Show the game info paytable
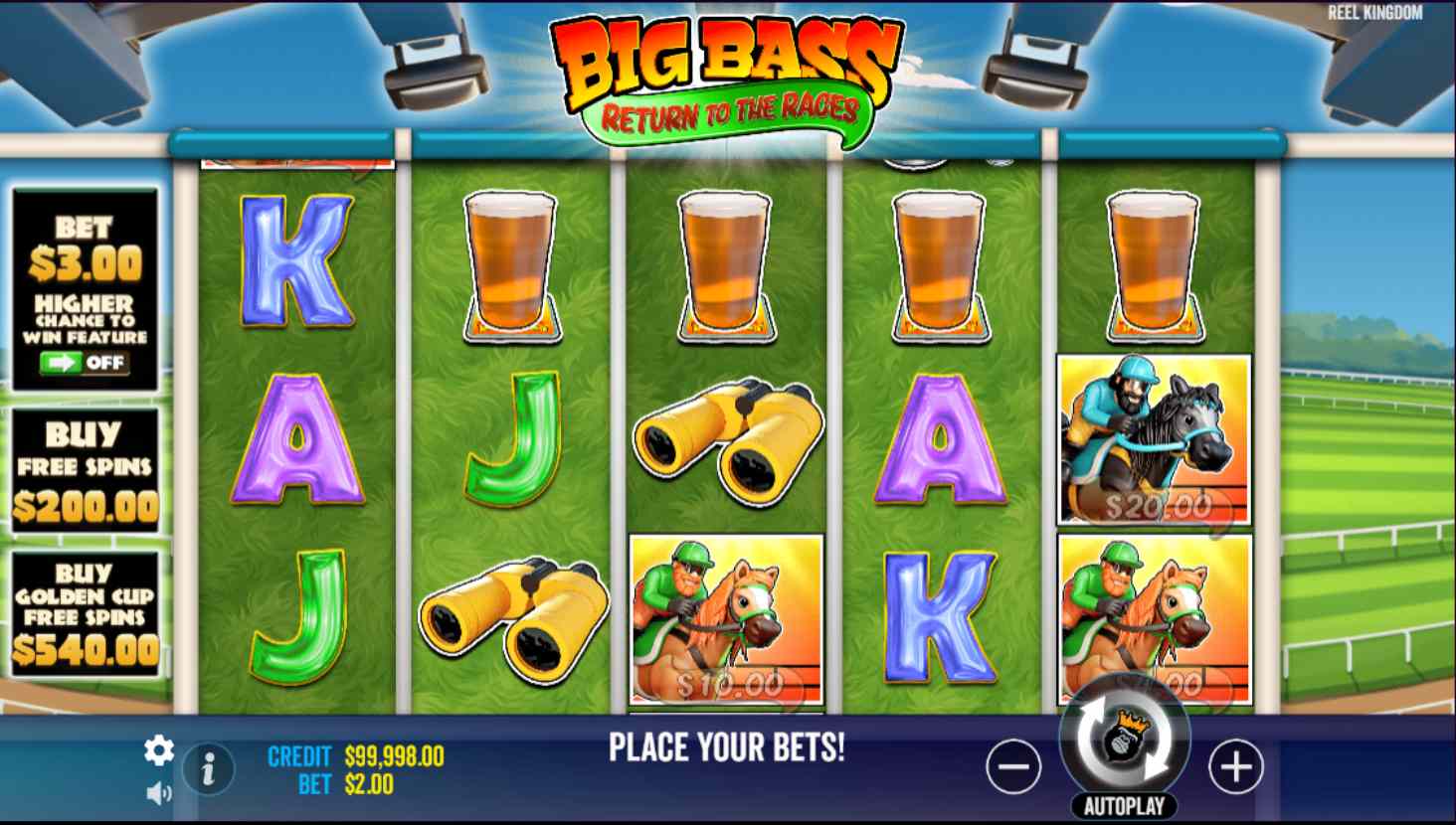Viewport: 1456px width, 825px height. tap(209, 769)
